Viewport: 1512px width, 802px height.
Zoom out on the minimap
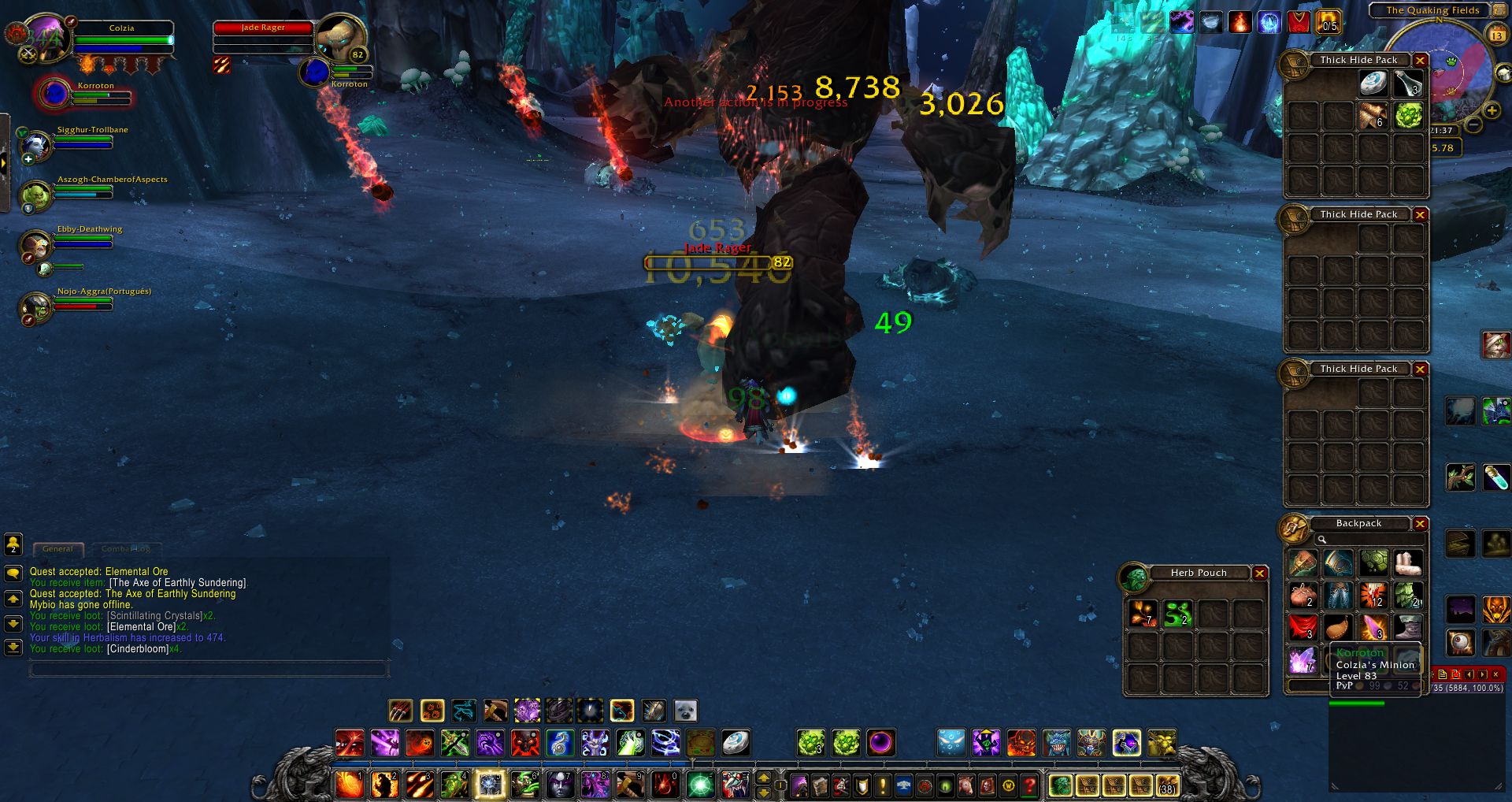pos(1473,124)
